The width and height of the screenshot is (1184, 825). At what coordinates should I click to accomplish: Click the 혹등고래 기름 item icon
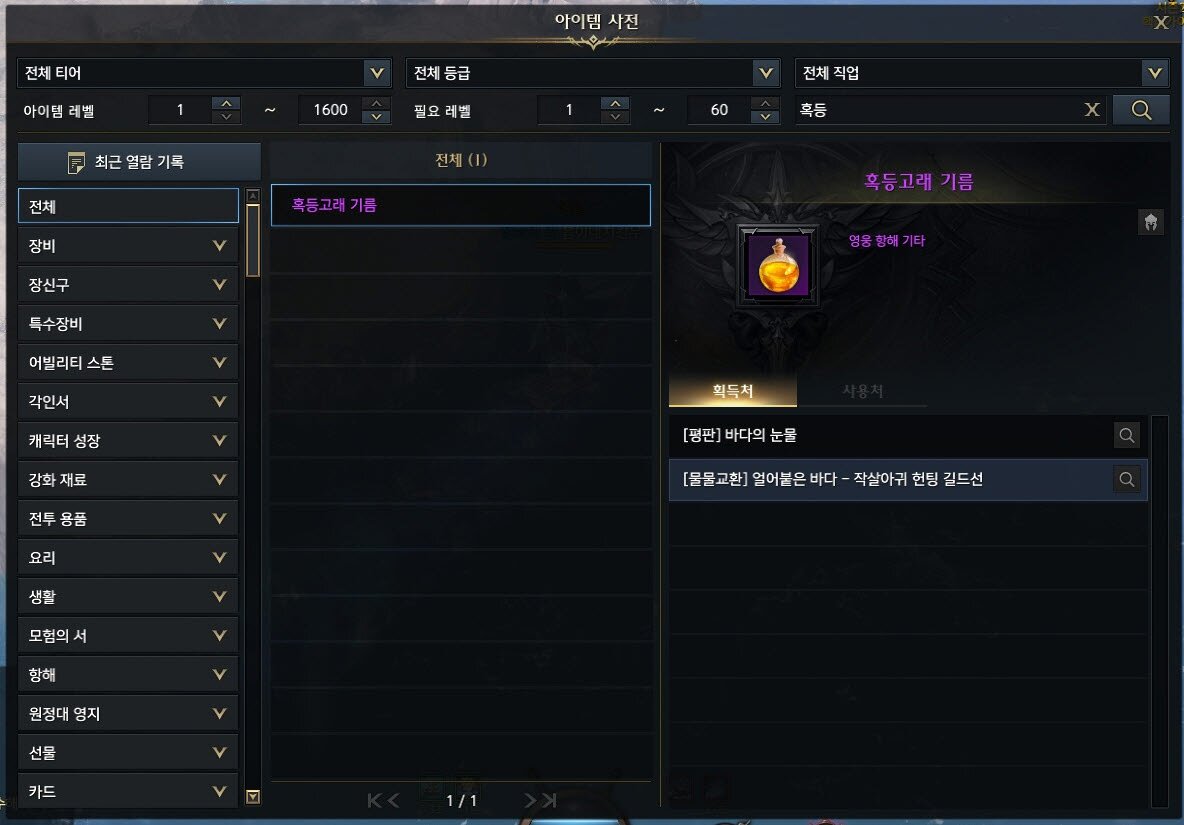coord(778,266)
